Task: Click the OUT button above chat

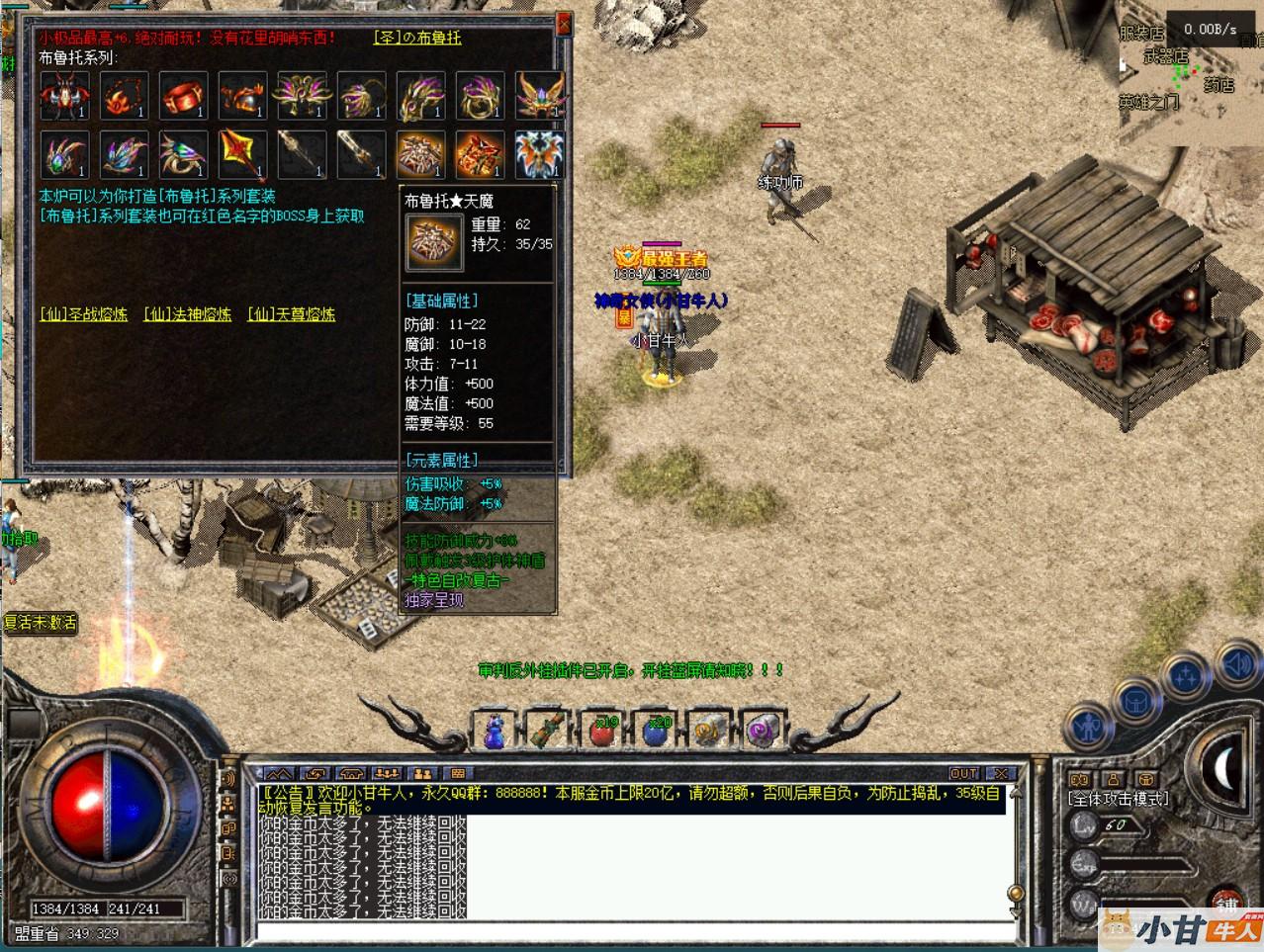Action: point(963,773)
